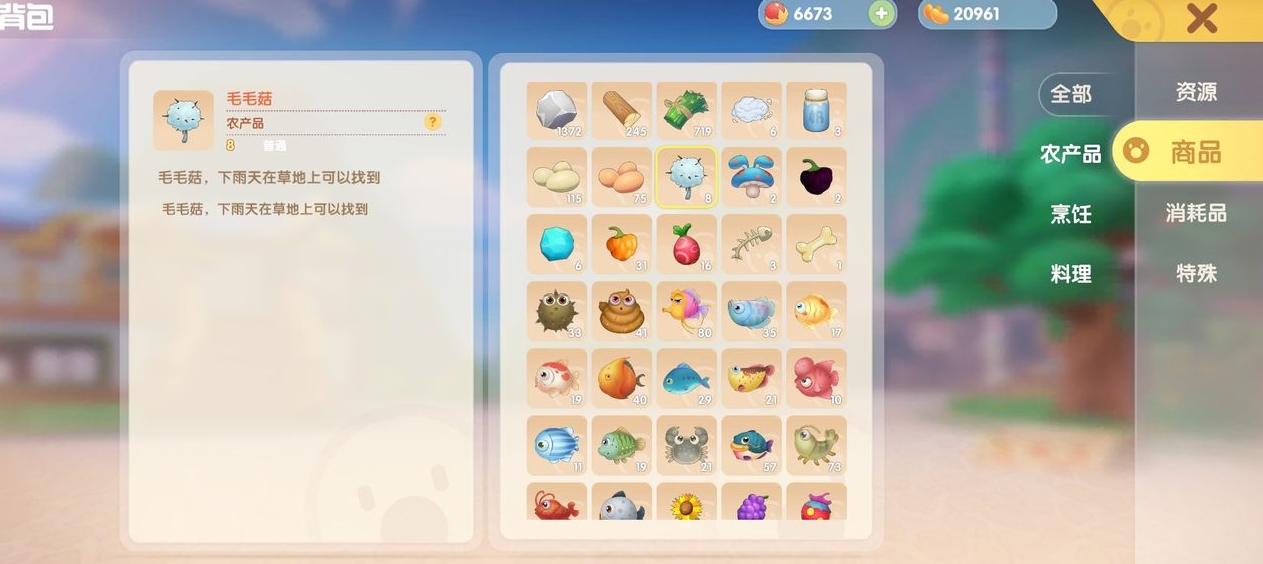
Task: Show 全部 items filter
Action: pos(1071,94)
